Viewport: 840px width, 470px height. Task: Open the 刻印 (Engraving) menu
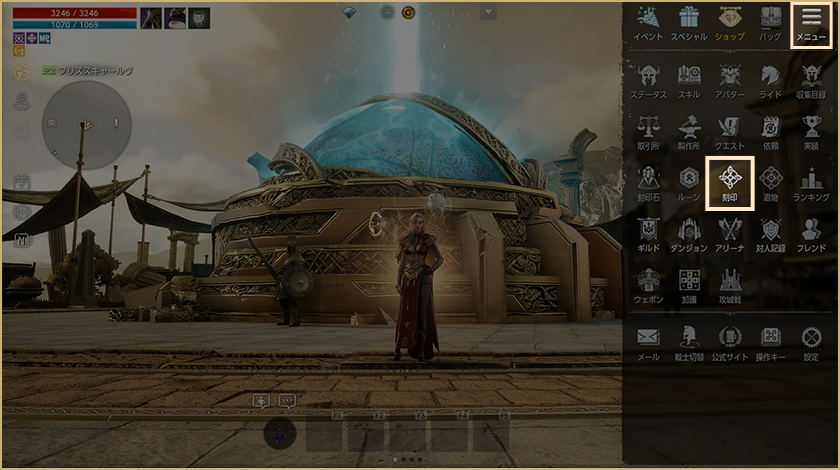pyautogui.click(x=730, y=182)
